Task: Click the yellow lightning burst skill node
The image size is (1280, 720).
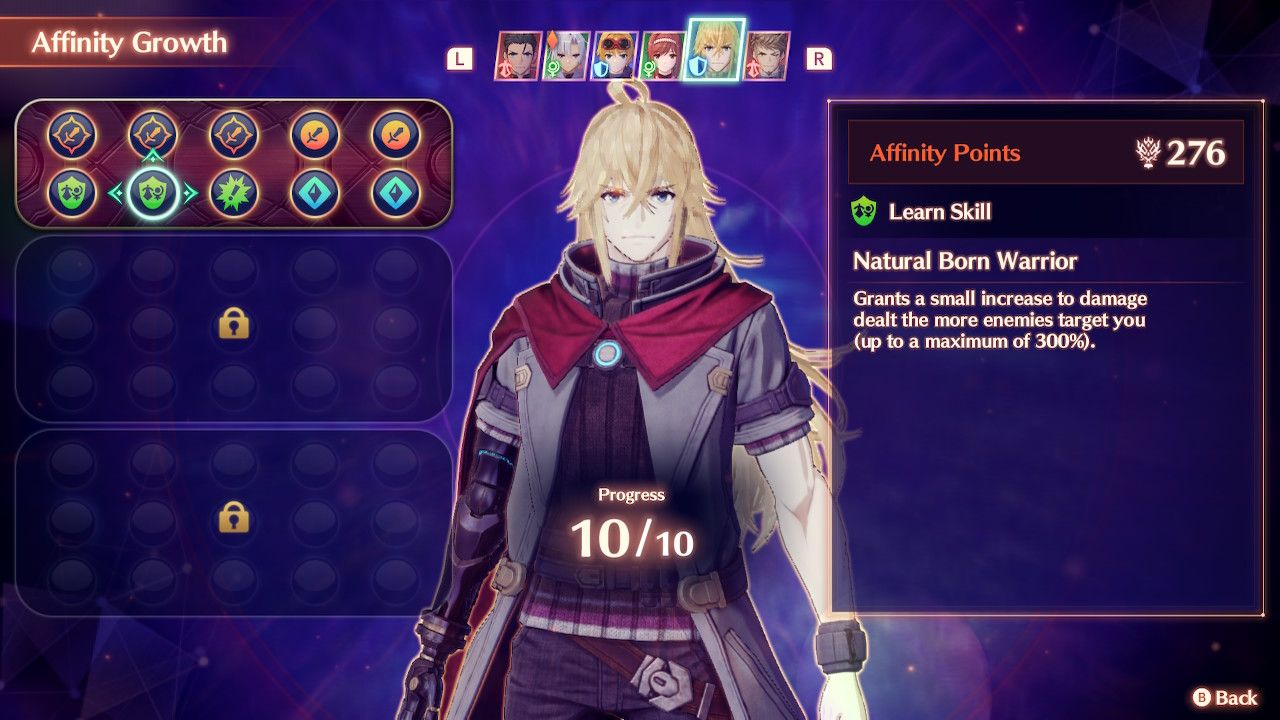Action: tap(232, 193)
